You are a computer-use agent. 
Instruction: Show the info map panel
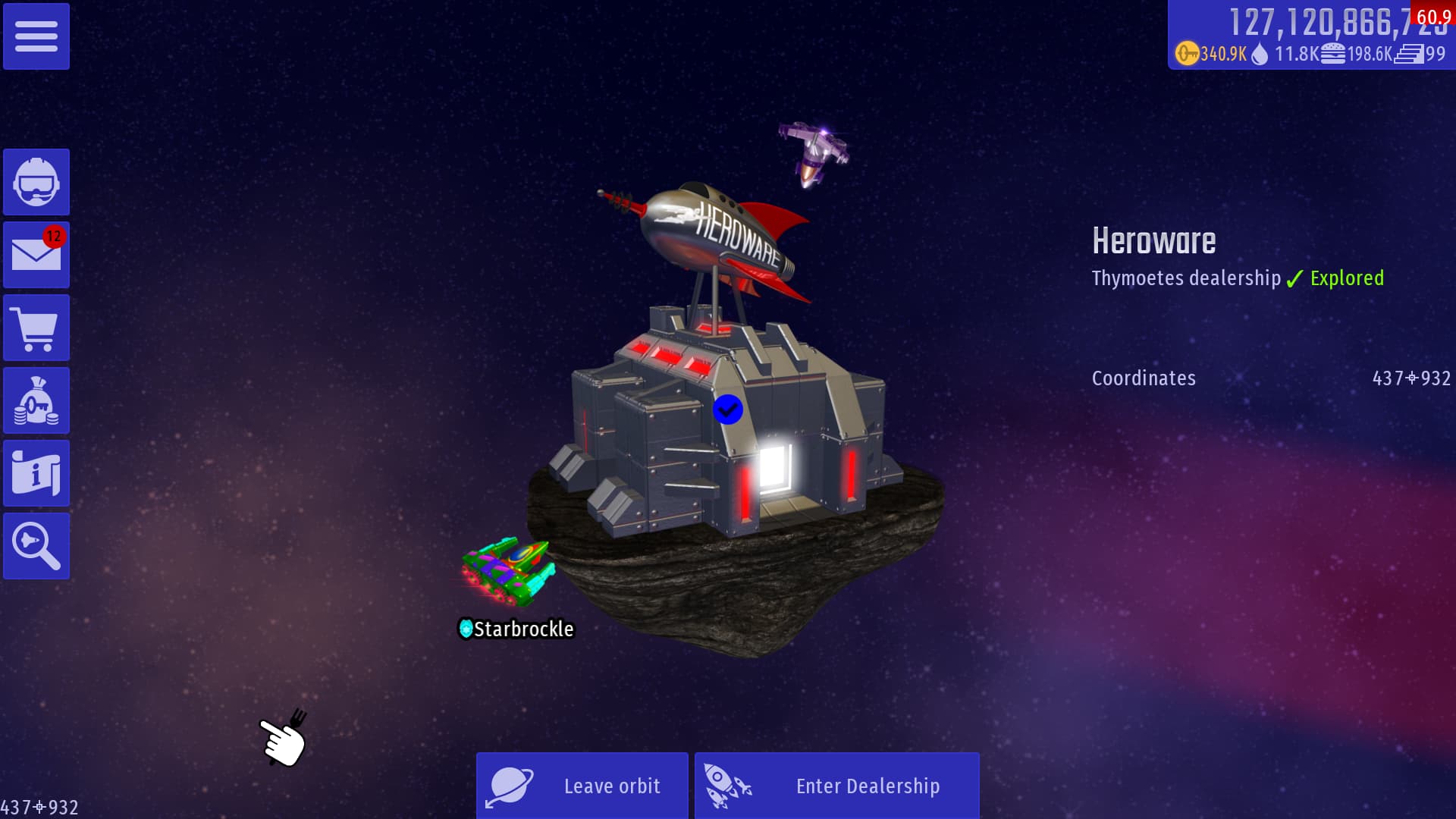[36, 473]
